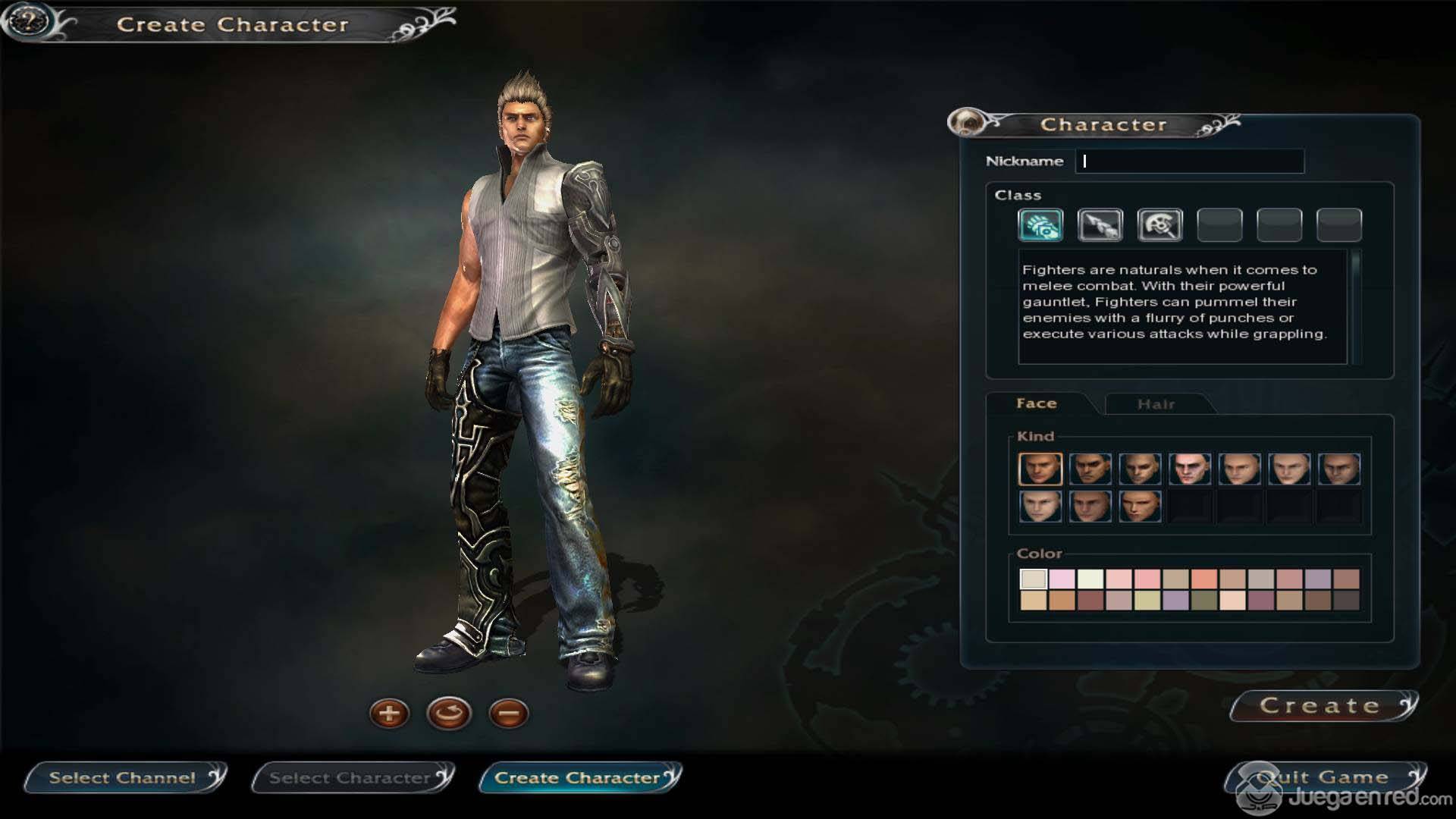Click the Create button

1322,706
